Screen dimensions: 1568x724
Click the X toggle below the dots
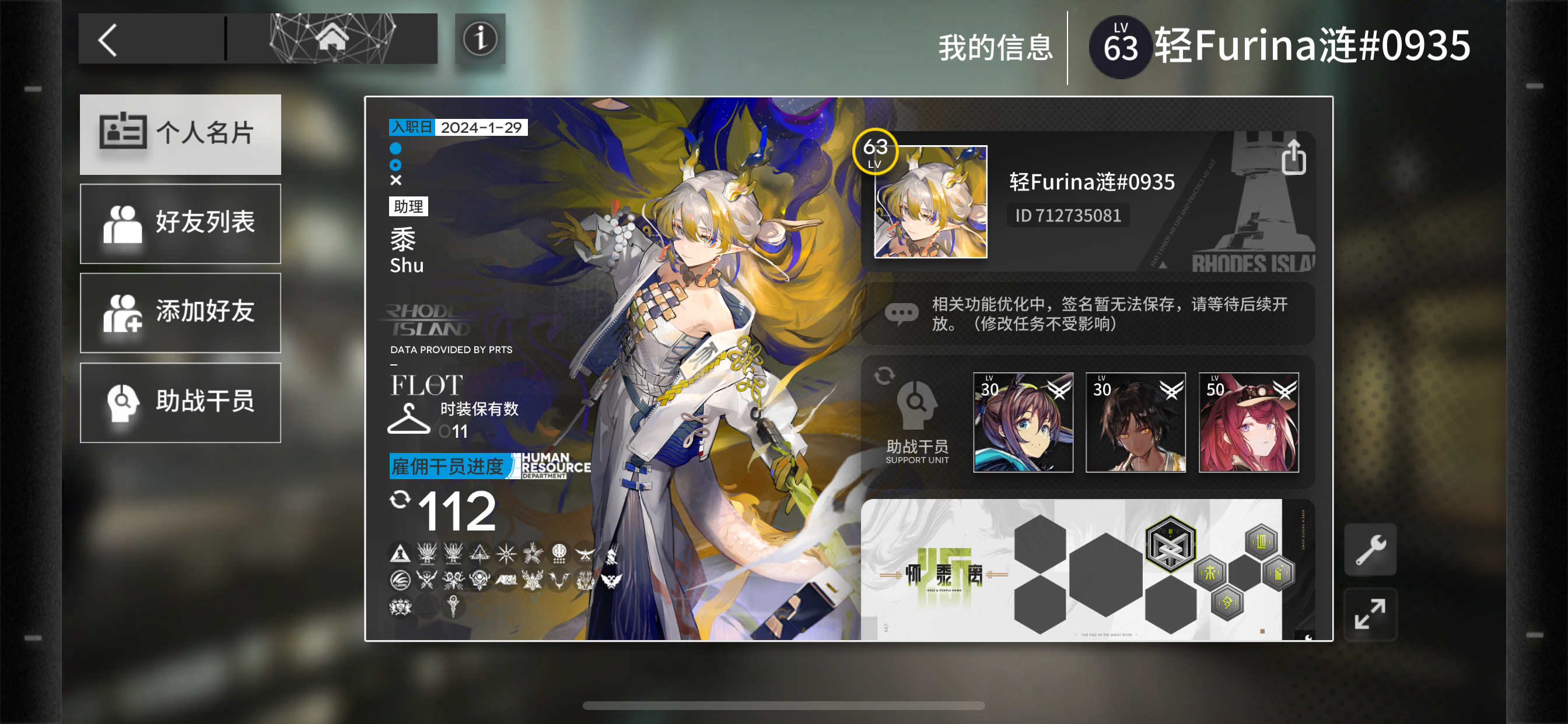[x=396, y=180]
